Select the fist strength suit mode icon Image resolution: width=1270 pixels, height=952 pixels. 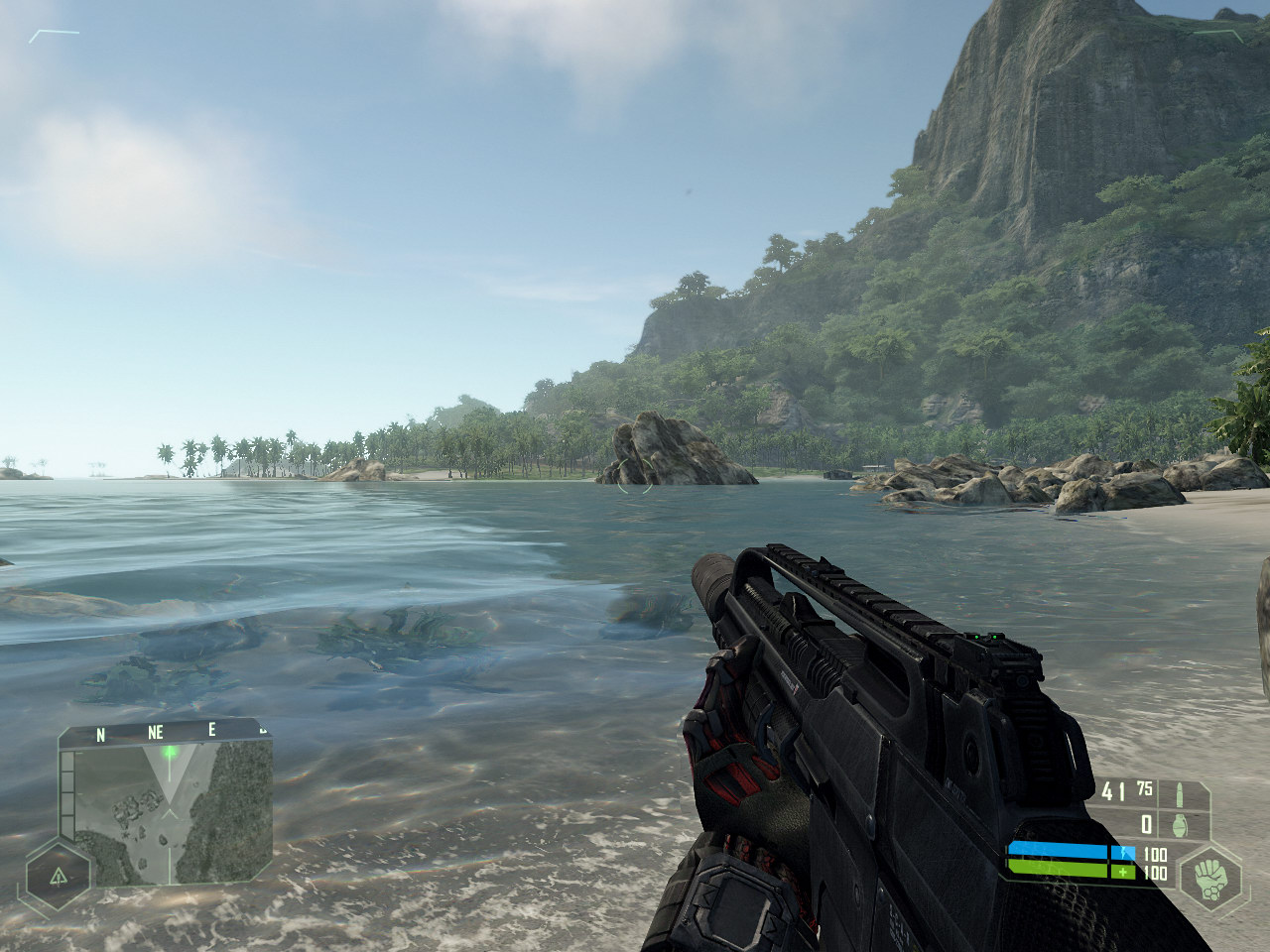click(x=1209, y=877)
